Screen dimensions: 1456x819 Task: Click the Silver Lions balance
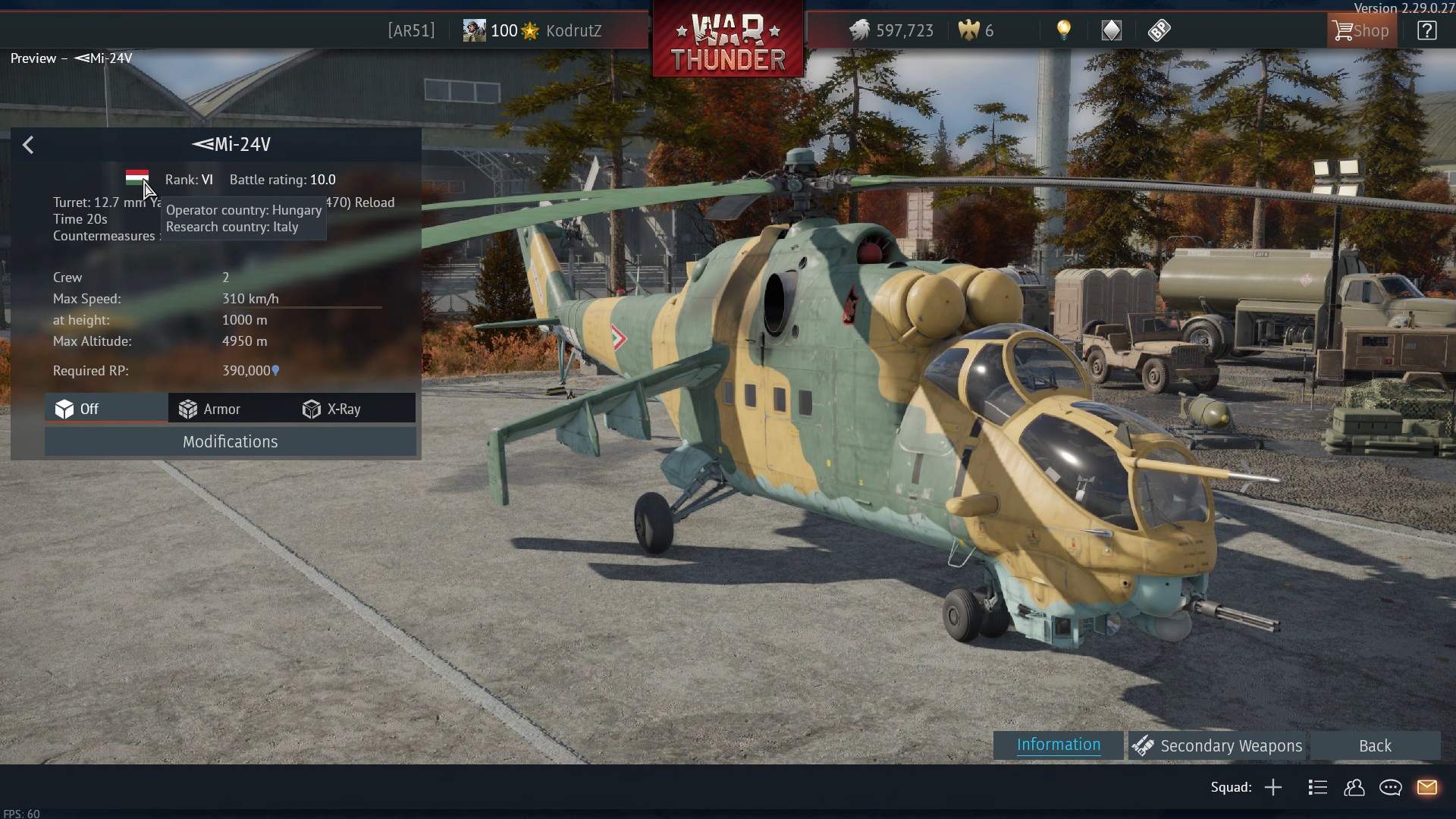click(891, 31)
